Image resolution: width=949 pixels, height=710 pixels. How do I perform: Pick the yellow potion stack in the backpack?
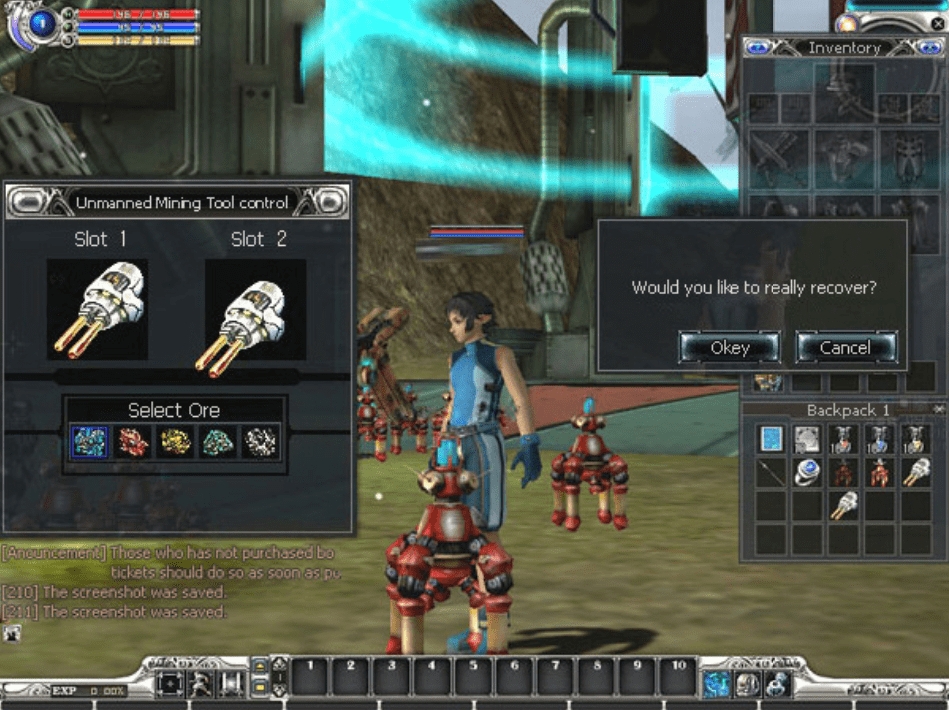[x=916, y=439]
